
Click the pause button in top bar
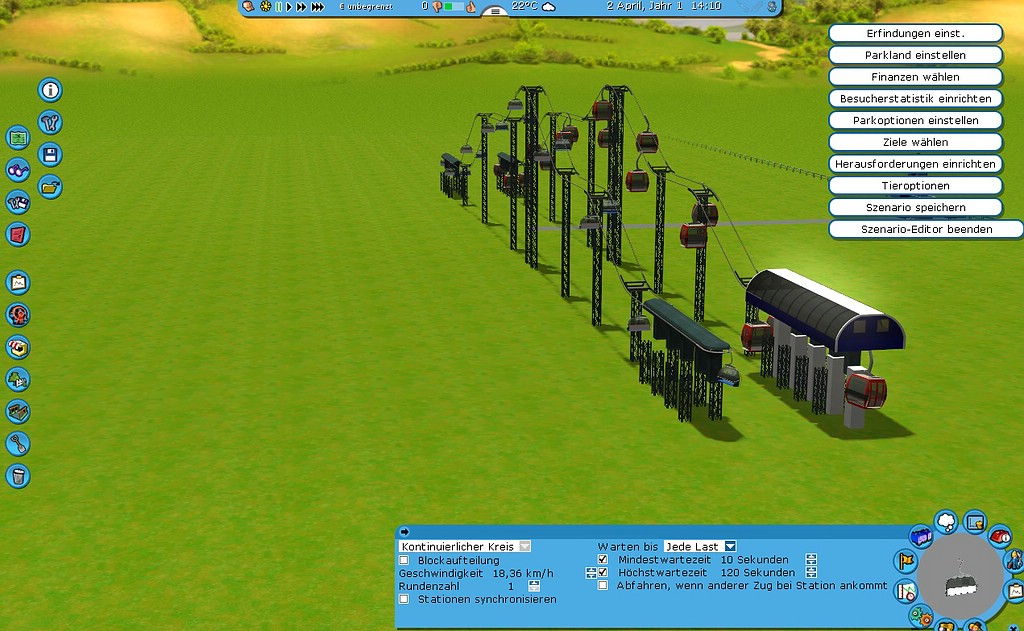click(x=279, y=7)
